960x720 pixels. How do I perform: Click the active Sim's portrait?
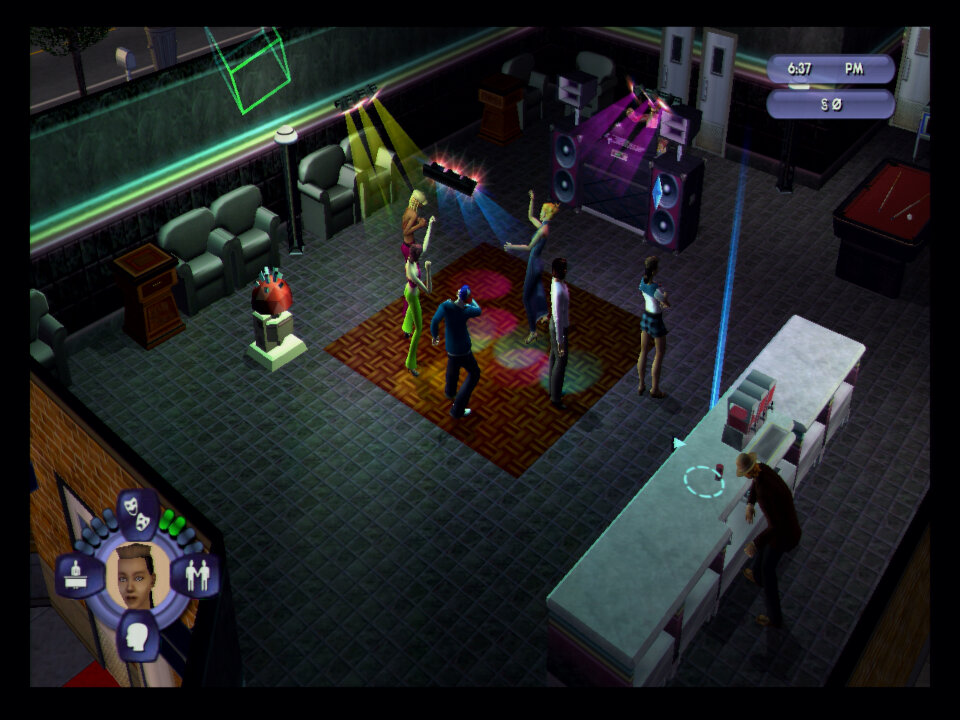[x=138, y=575]
